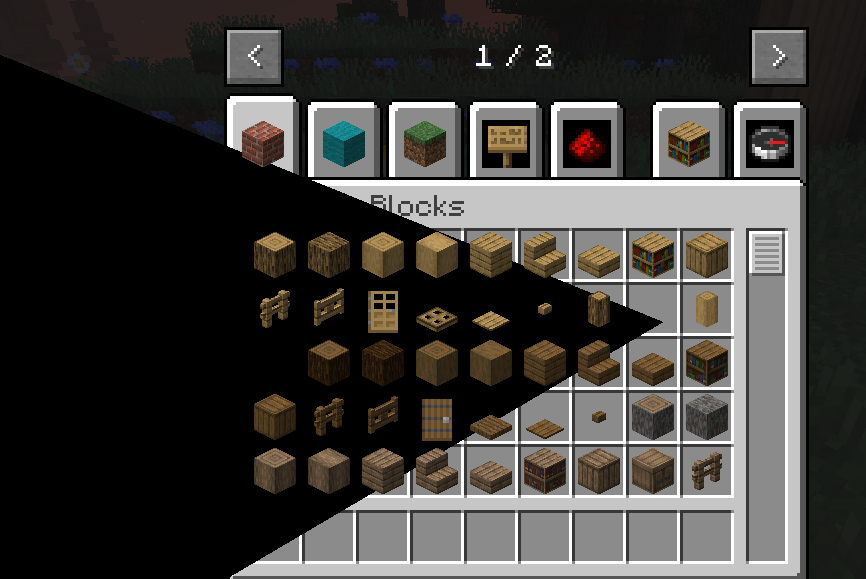Grab the oak trapdoor with four holes
This screenshot has width=866, height=579.
click(x=437, y=316)
